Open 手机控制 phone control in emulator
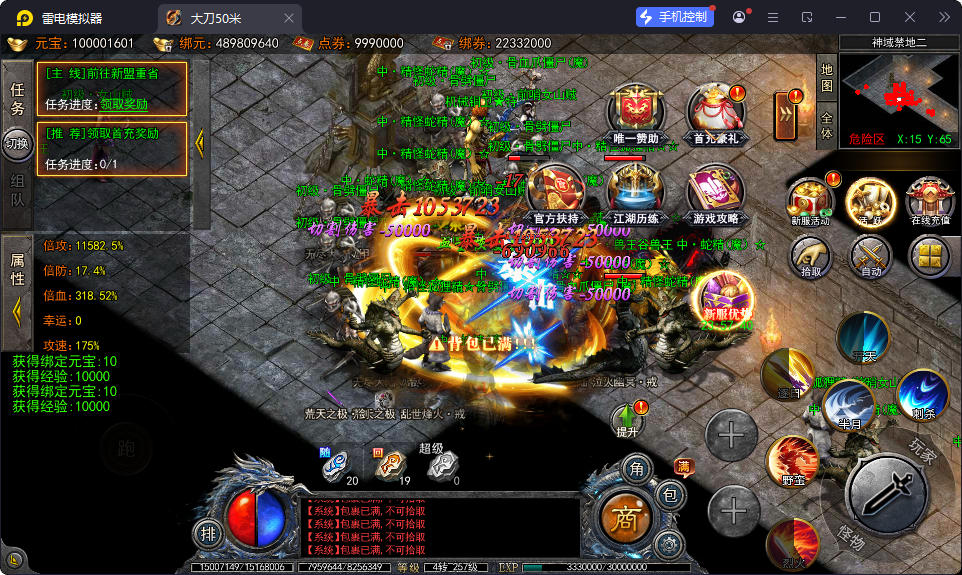This screenshot has height=575, width=962. (x=676, y=17)
